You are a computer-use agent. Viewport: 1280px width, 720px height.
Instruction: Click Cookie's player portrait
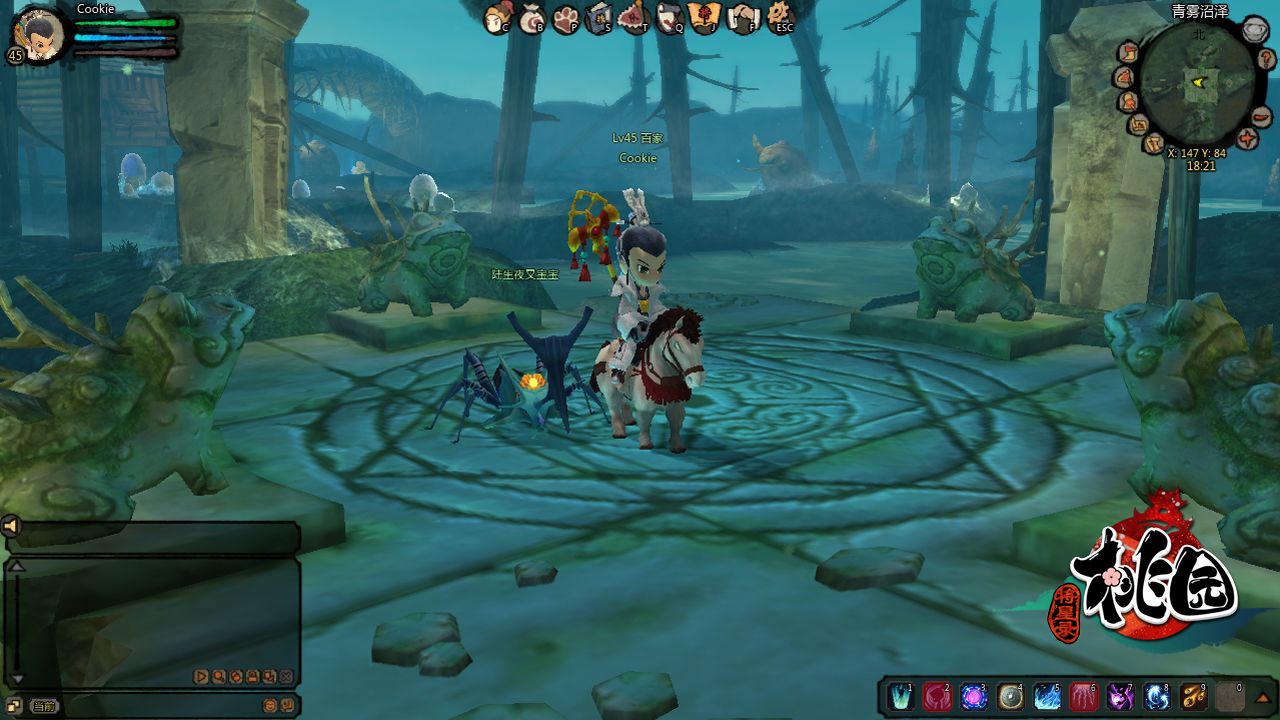(x=40, y=34)
